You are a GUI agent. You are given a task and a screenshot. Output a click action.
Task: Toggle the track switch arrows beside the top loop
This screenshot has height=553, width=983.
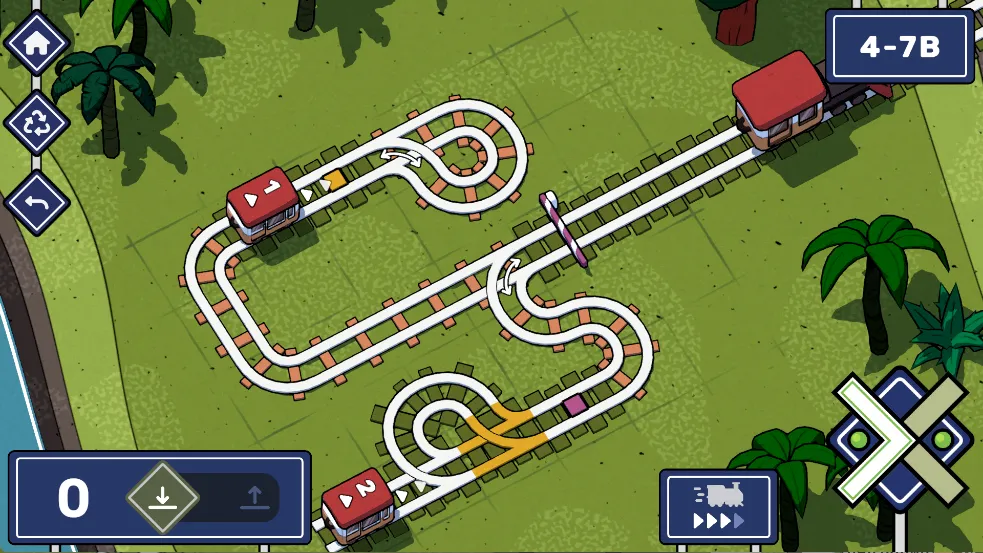coord(407,156)
